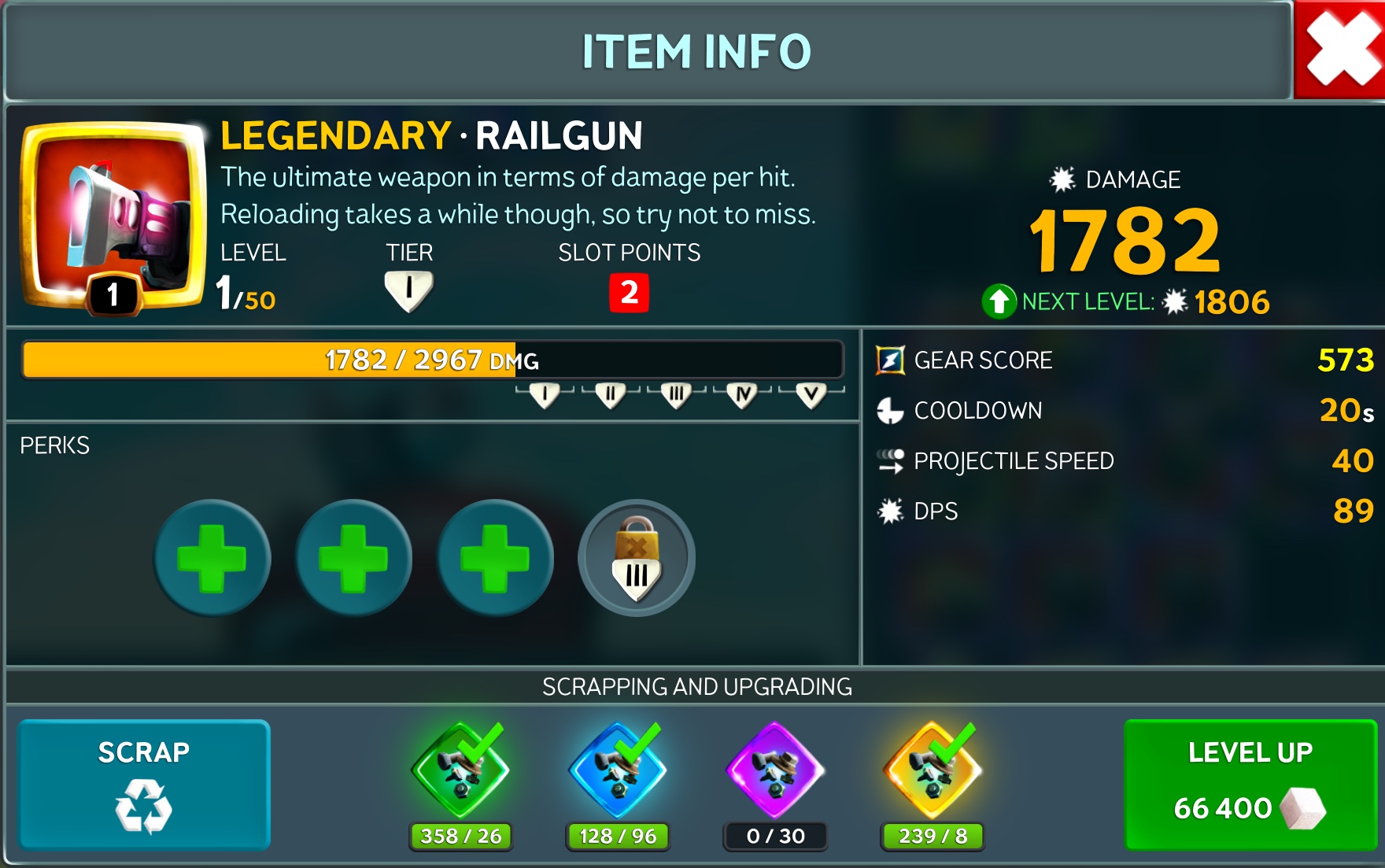Tap the tier V marker under damage bar
This screenshot has width=1385, height=868.
click(x=811, y=394)
